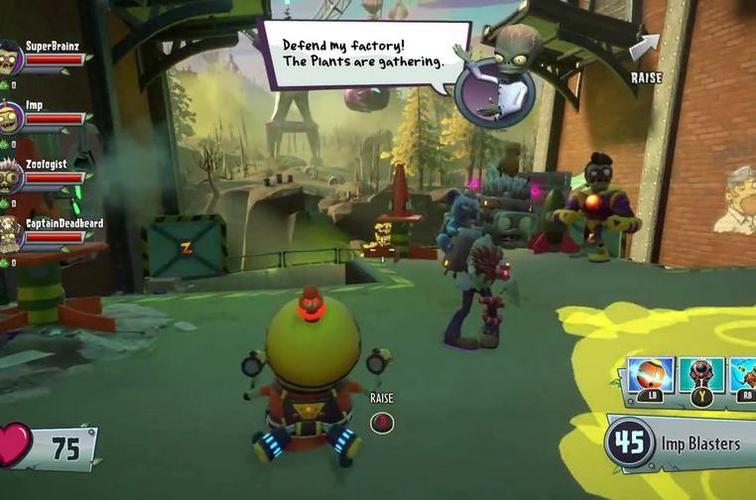Select CaptainDeadbeard portrait in the team list
This screenshot has height=500, width=756.
pos(10,235)
